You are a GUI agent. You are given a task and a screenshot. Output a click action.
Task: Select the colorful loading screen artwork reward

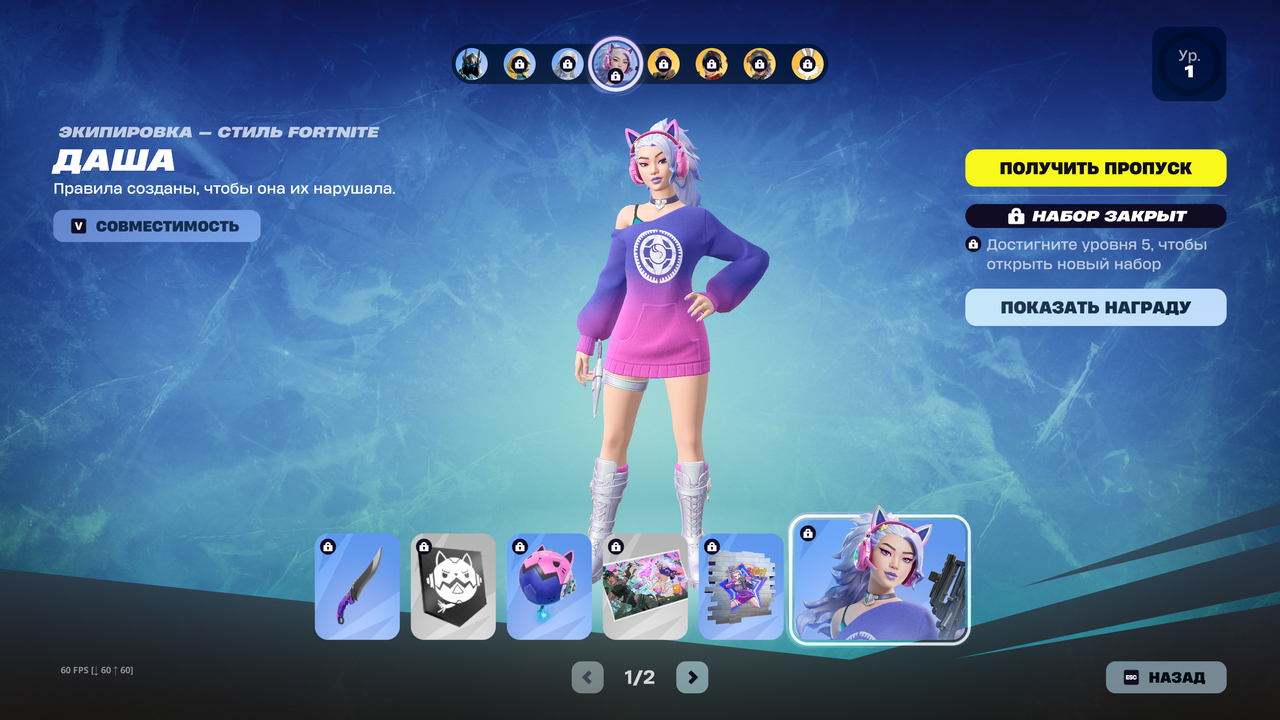(645, 586)
